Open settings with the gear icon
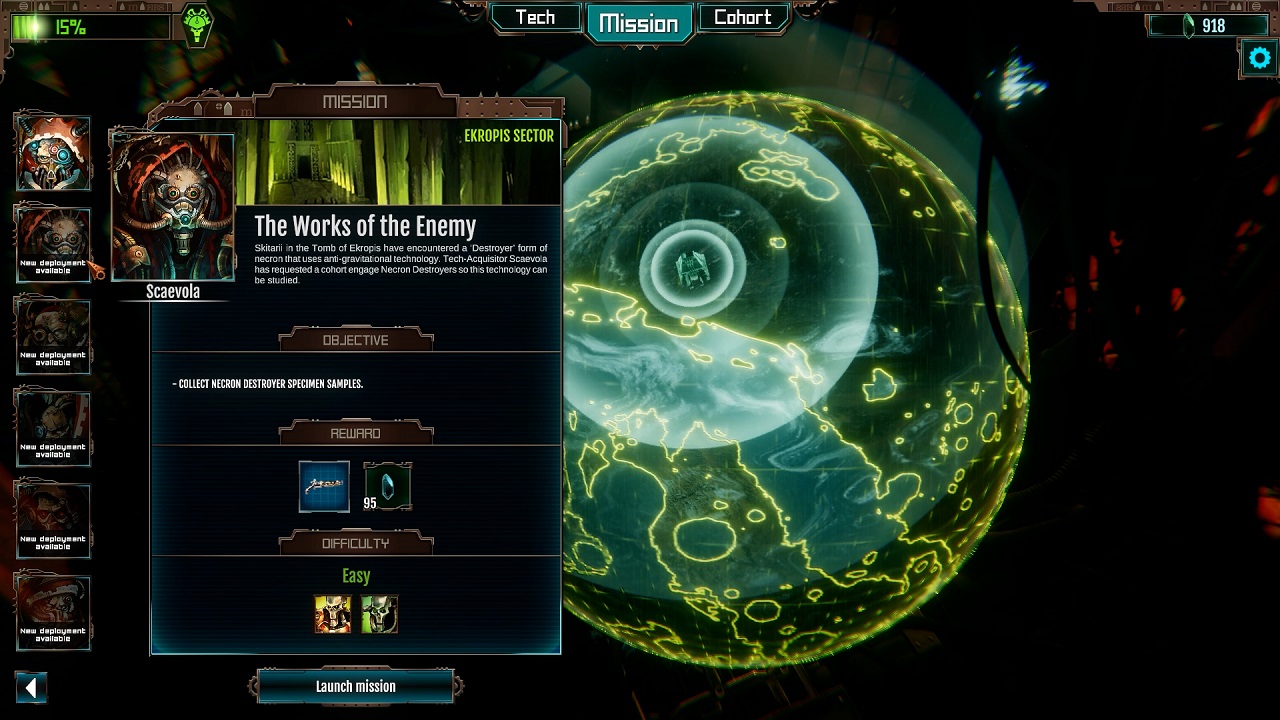Screen dimensions: 1280x720 click(x=1259, y=58)
